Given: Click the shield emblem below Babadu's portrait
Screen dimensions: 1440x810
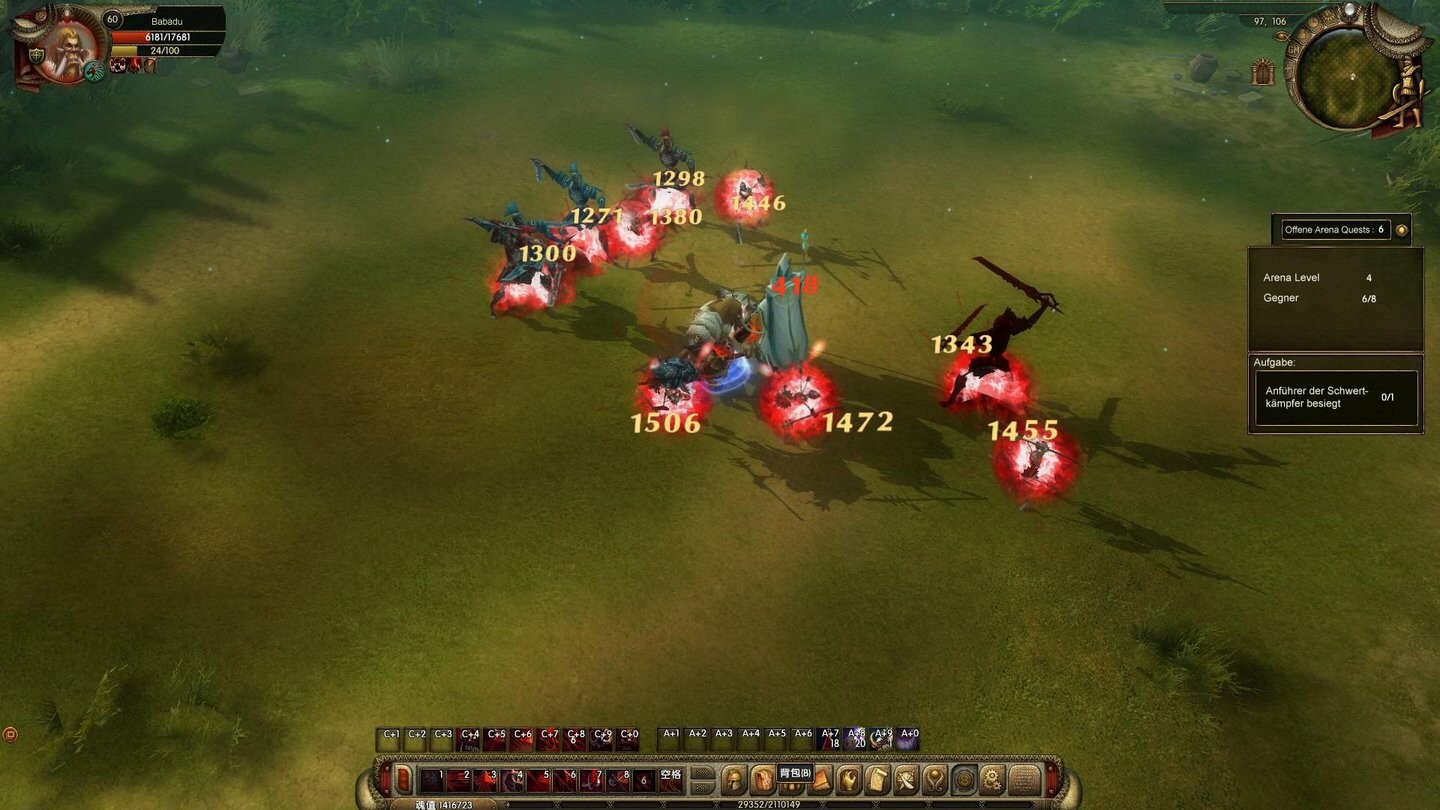Looking at the screenshot, I should point(37,53).
